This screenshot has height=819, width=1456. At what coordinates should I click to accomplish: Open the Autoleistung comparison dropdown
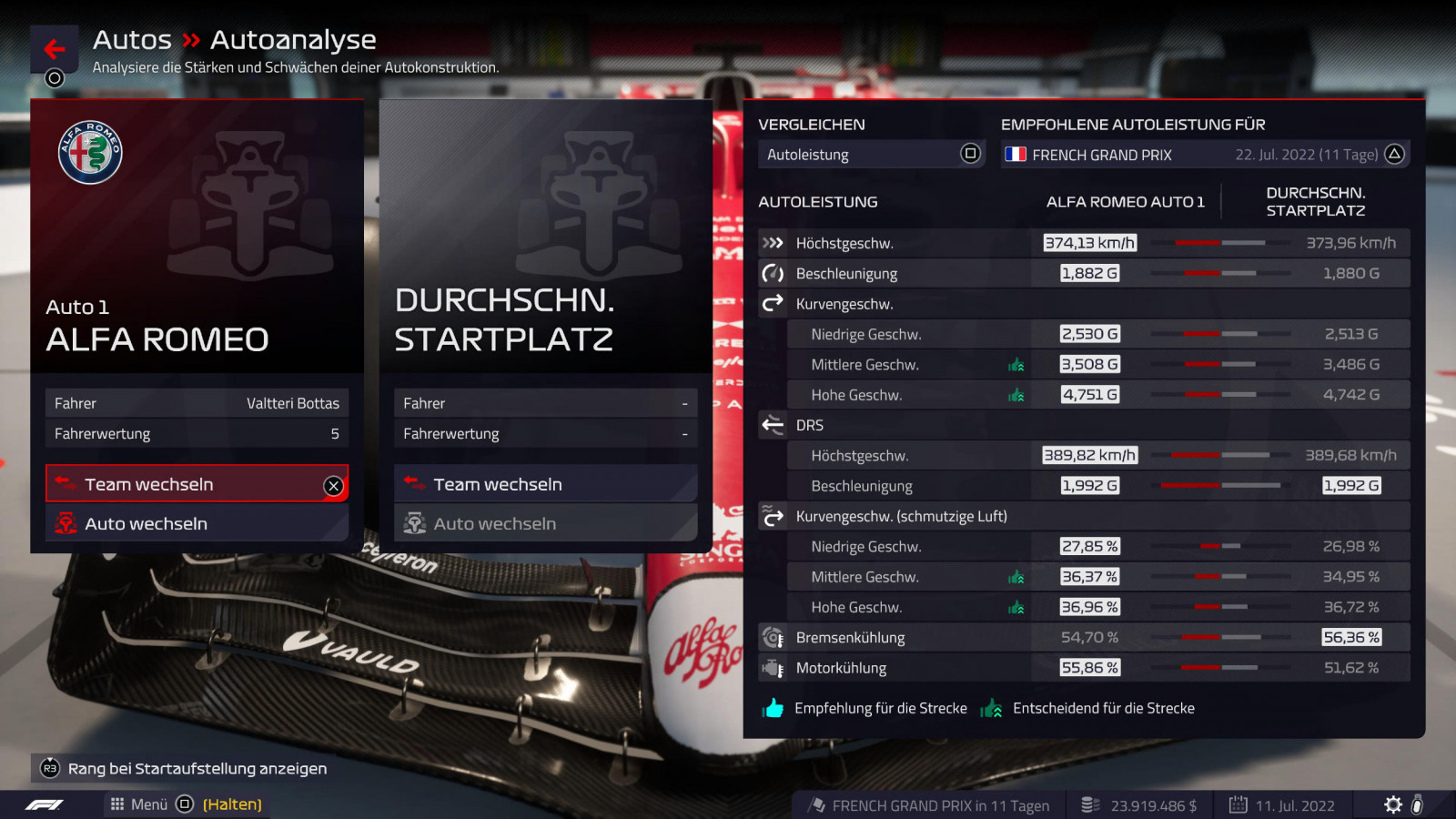coord(871,155)
